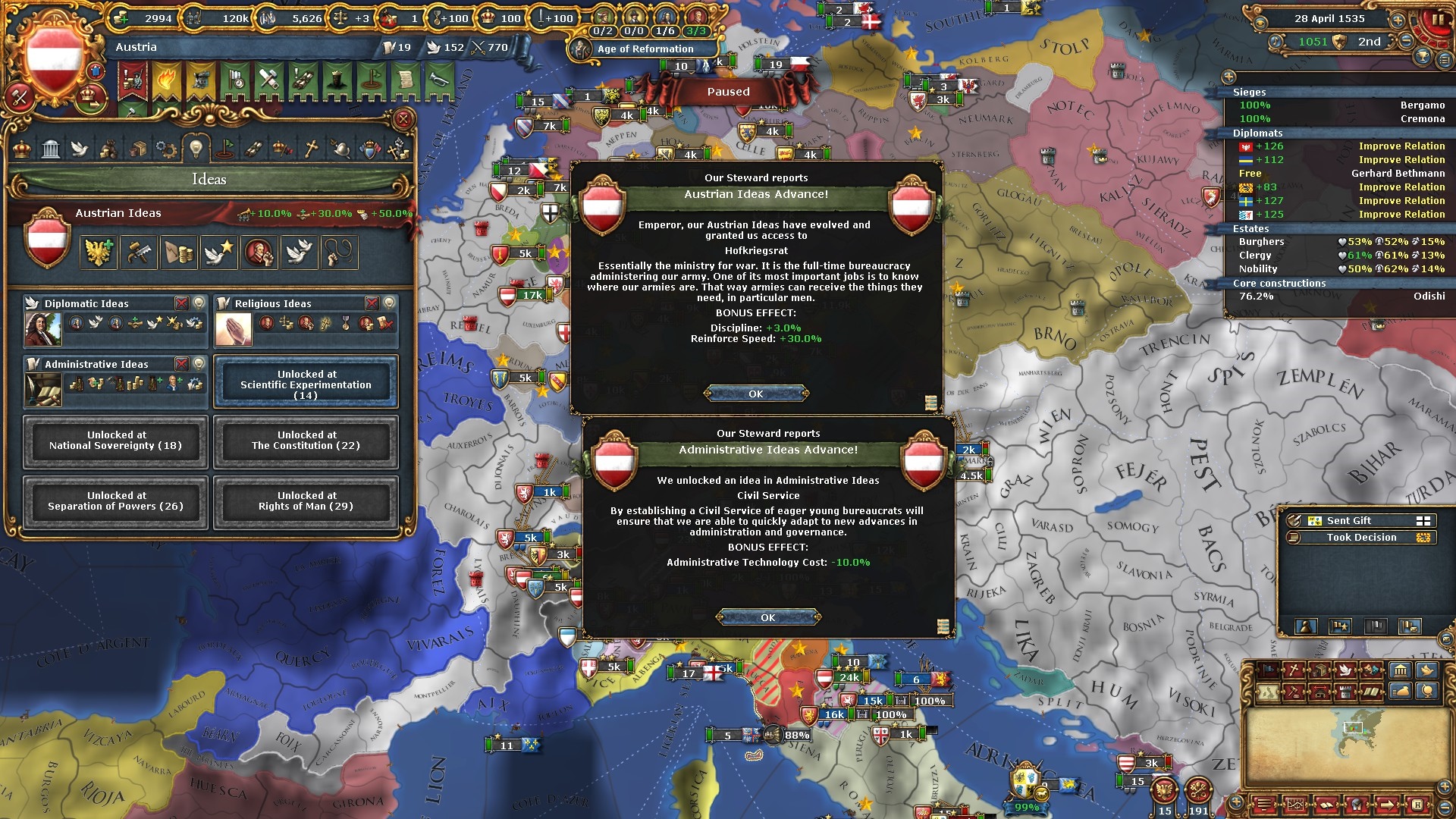Dismiss the Administrative Ideas Advance popup with OK
The width and height of the screenshot is (1456, 819).
pos(768,617)
